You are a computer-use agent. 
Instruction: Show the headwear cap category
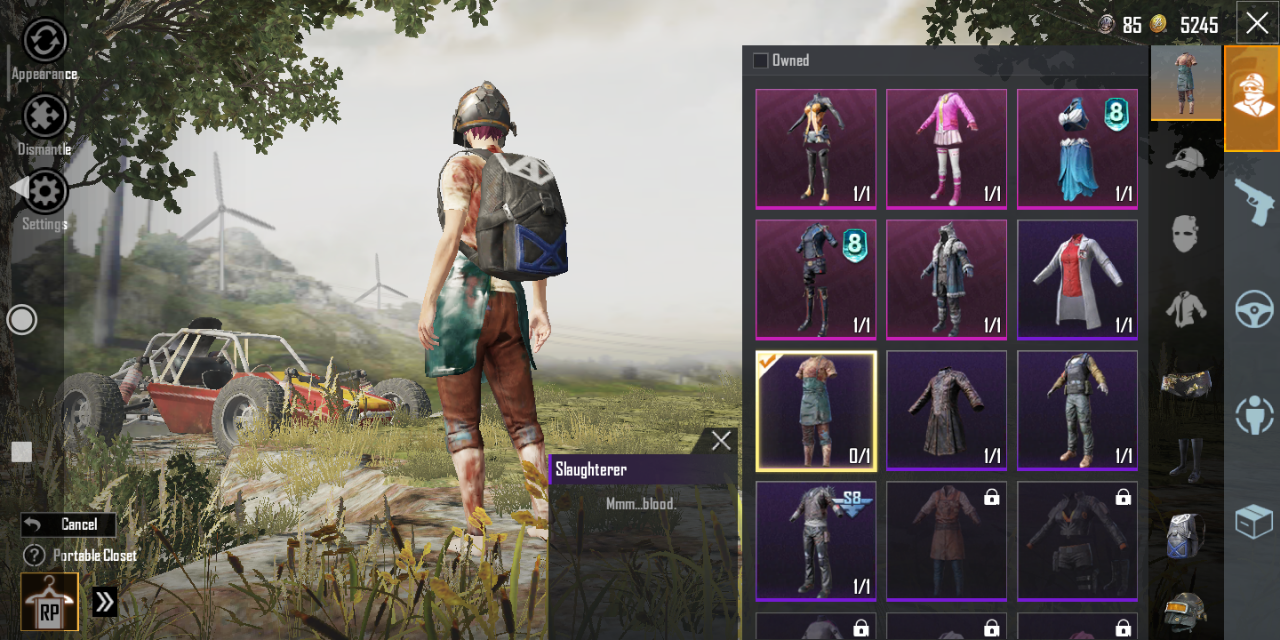(1185, 158)
